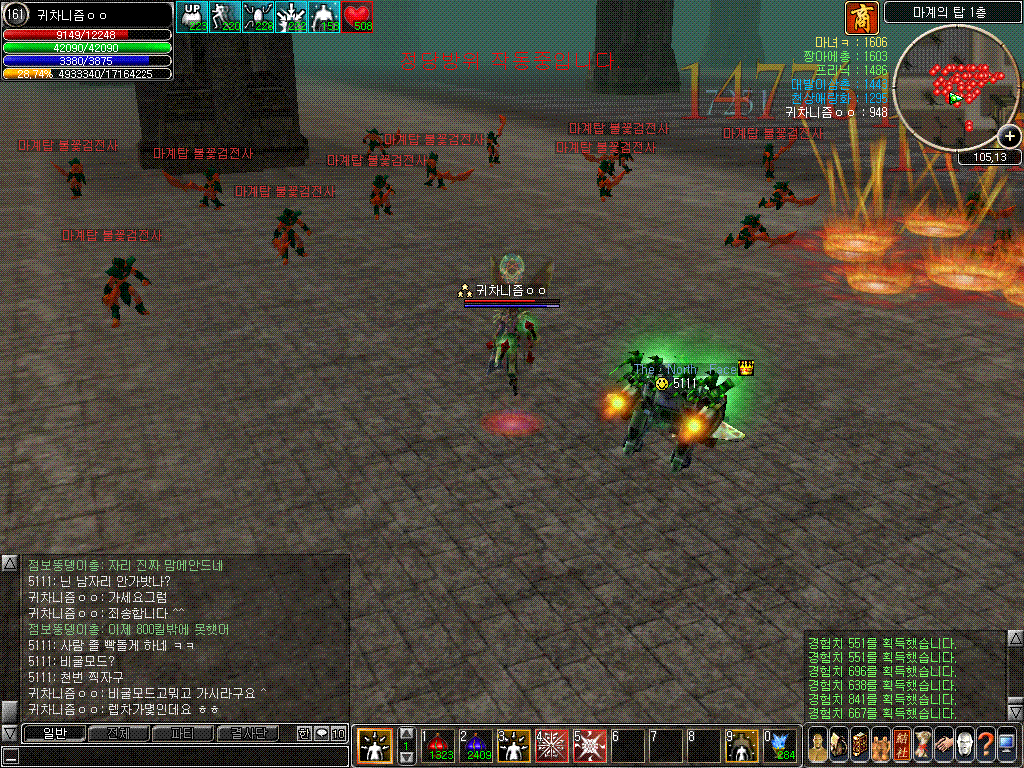Click the hotbar page down arrow
This screenshot has height=768, width=1024.
(407, 757)
